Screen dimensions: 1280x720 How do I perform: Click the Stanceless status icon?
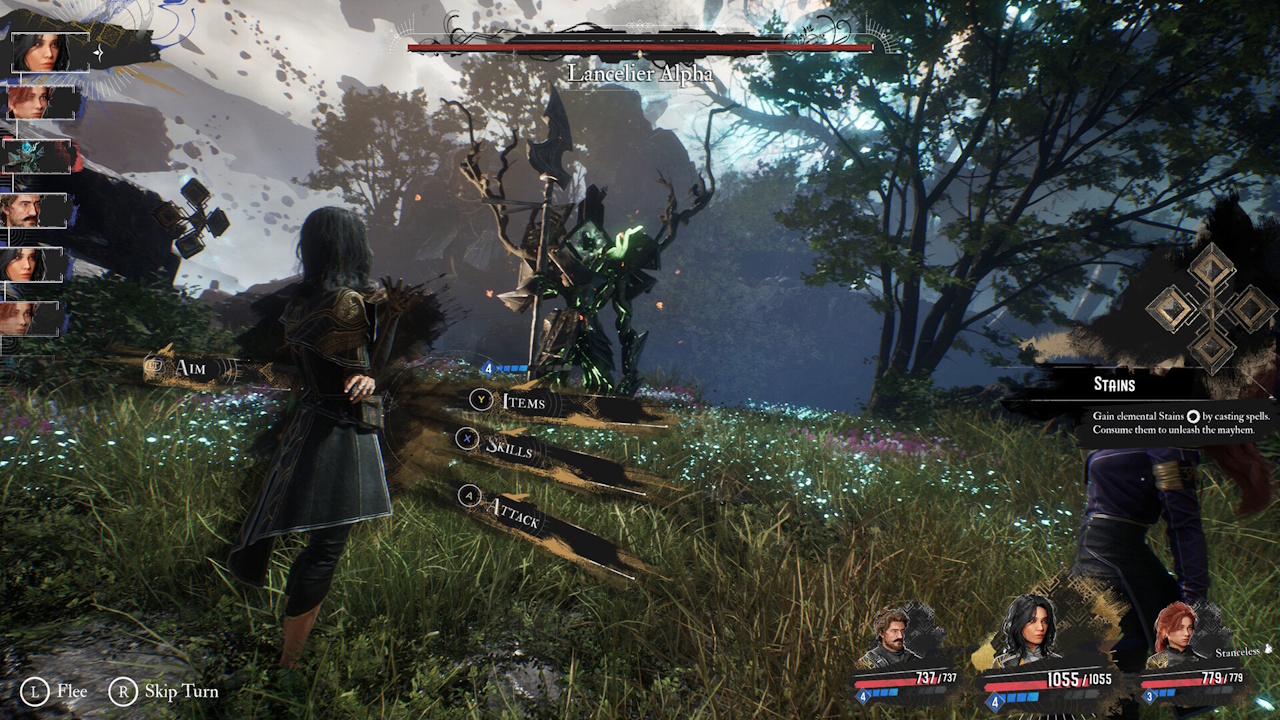(x=1268, y=650)
